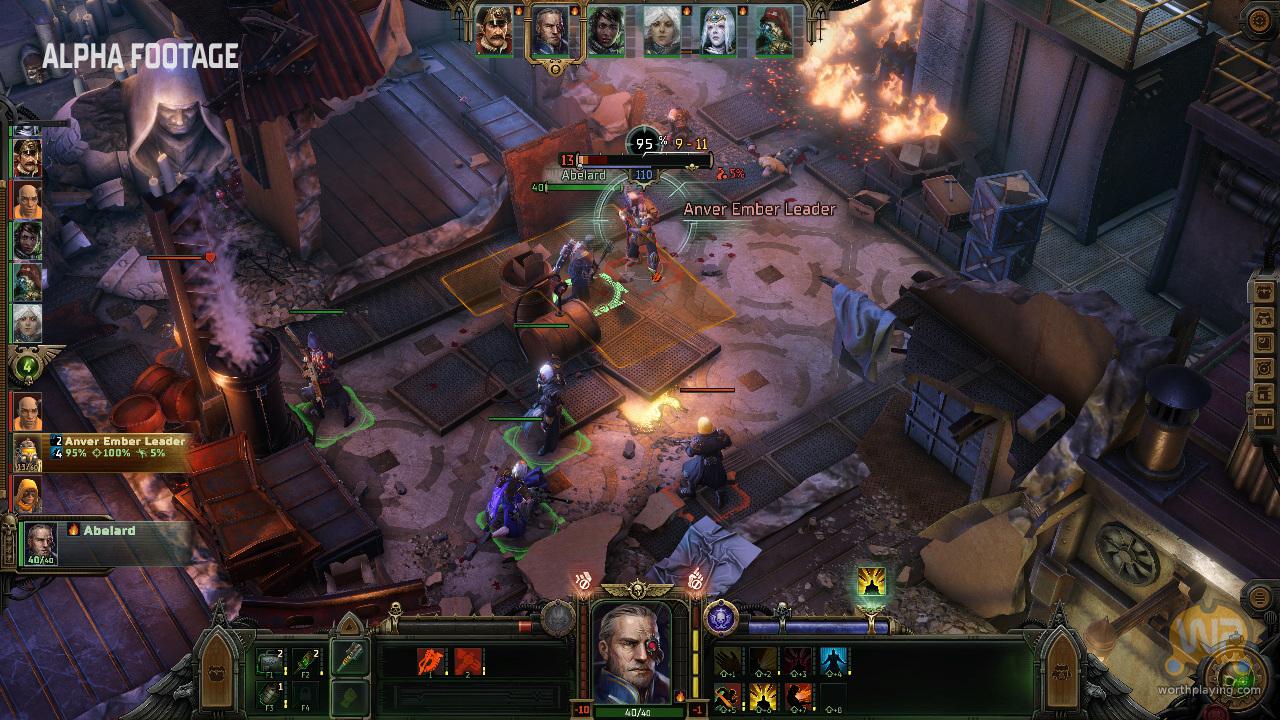Image resolution: width=1280 pixels, height=720 pixels.
Task: Activate the first red melee attack ability
Action: [432, 662]
